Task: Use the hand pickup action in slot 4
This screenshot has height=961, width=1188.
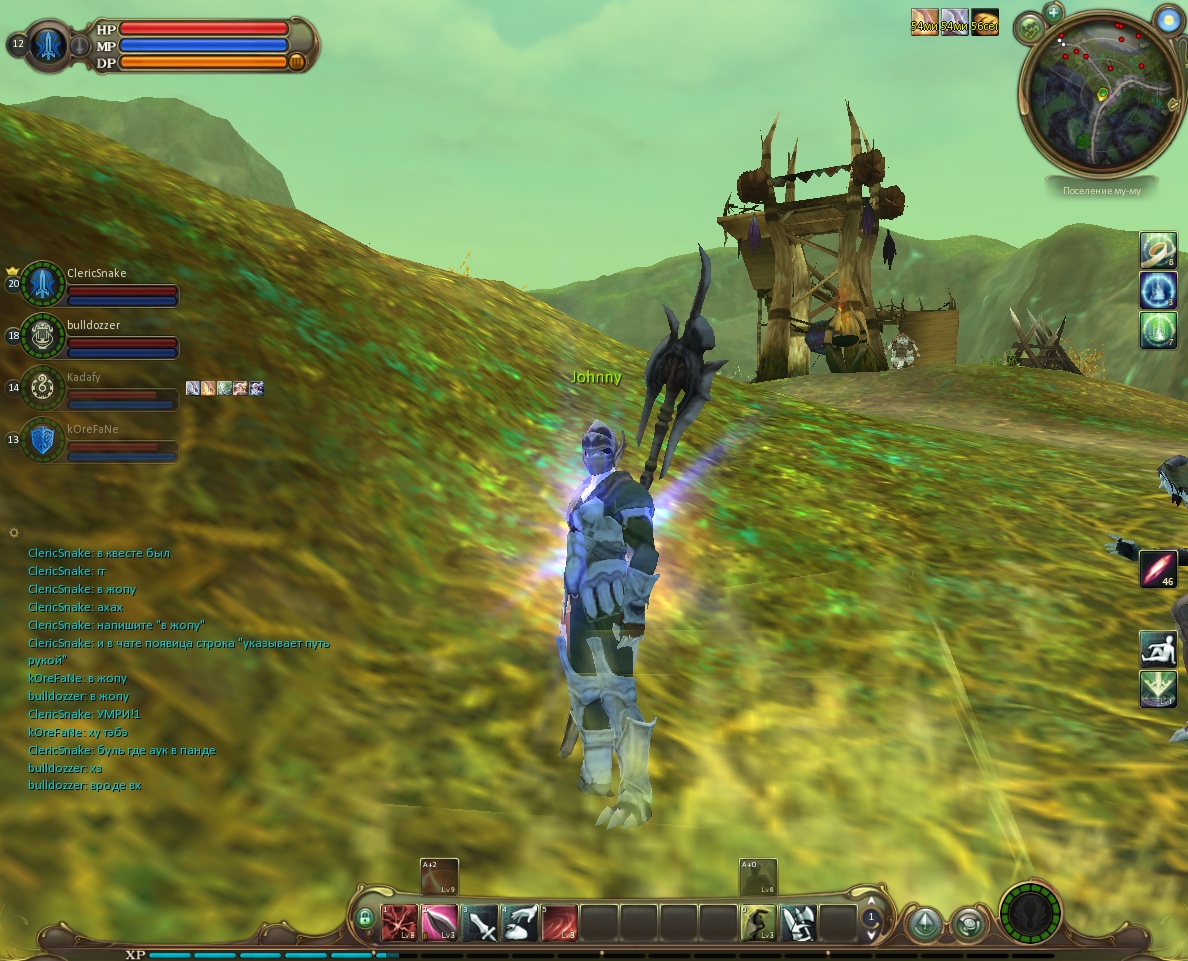Action: 520,923
